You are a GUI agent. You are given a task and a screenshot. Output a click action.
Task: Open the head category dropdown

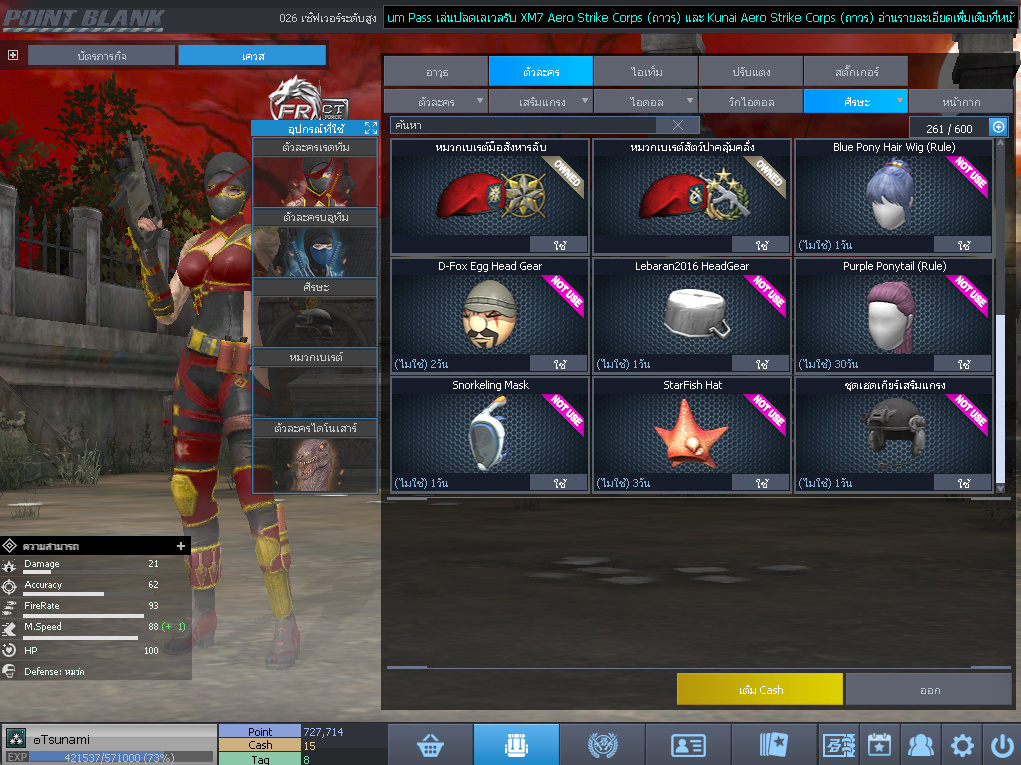(900, 101)
